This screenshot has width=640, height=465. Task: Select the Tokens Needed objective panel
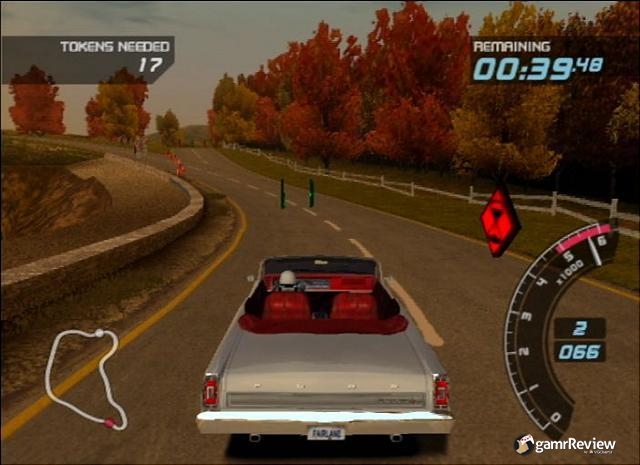88,58
